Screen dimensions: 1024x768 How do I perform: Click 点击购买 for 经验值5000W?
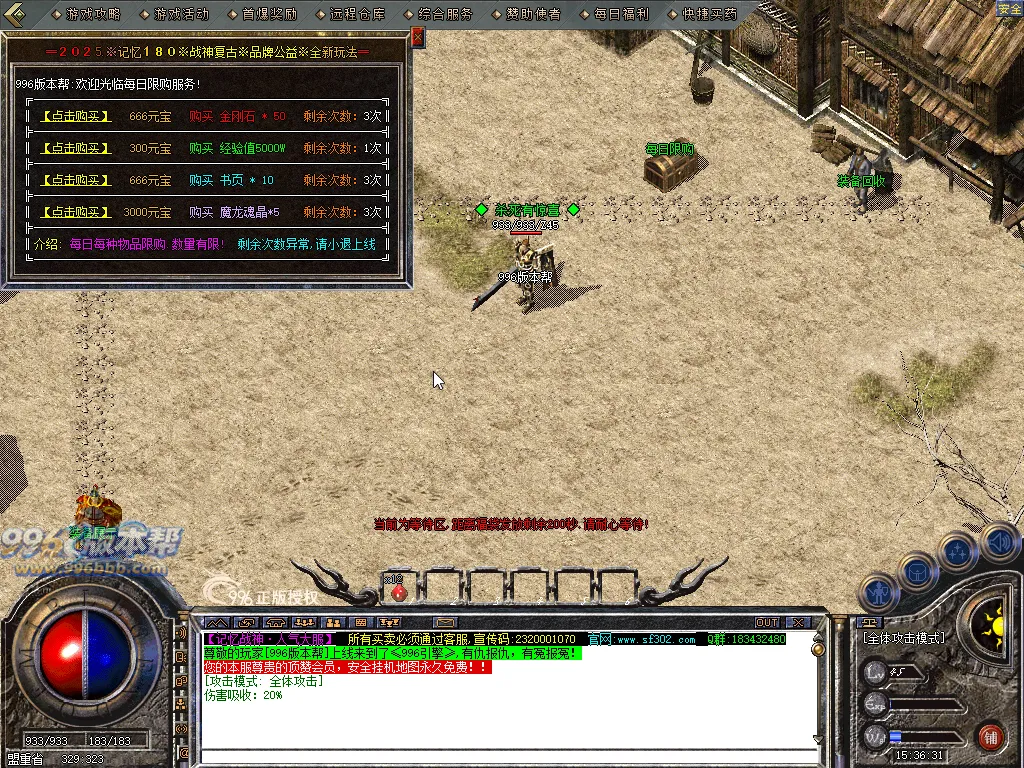coord(75,148)
